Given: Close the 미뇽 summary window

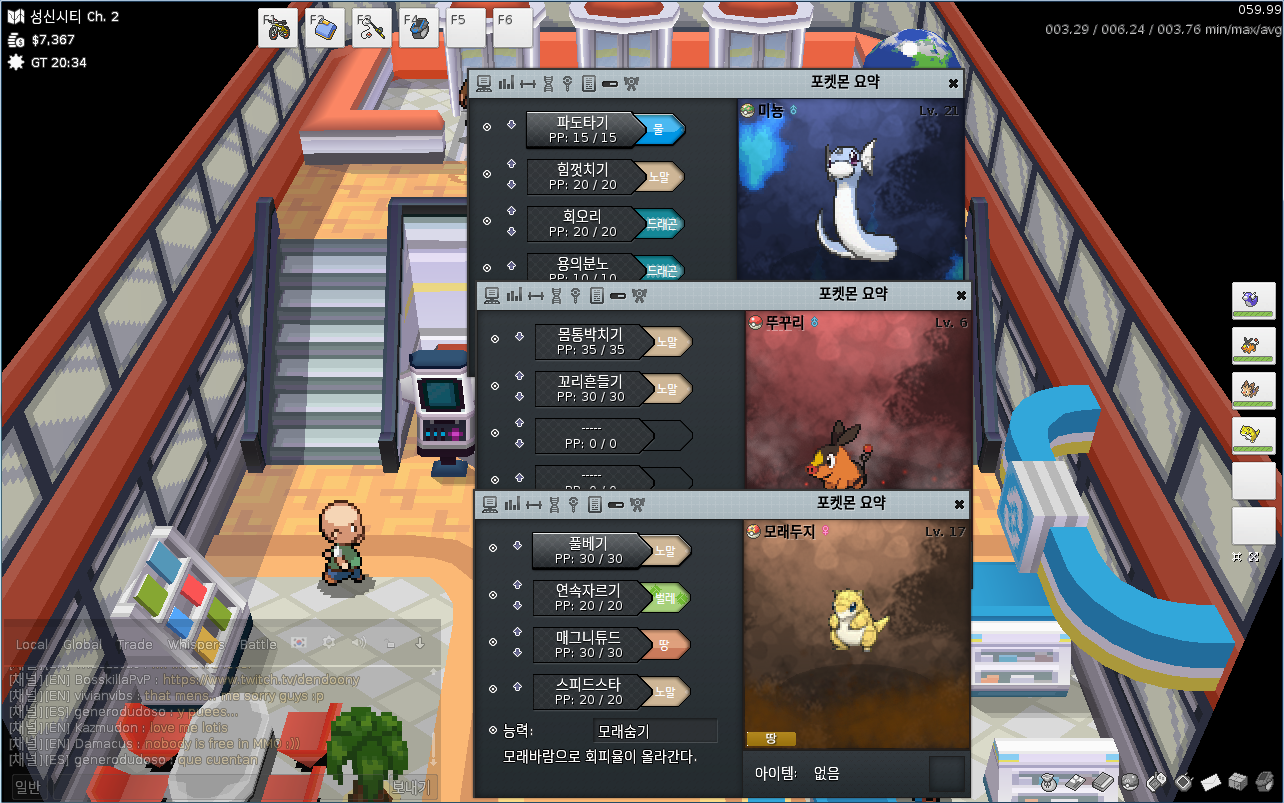Looking at the screenshot, I should click(953, 83).
